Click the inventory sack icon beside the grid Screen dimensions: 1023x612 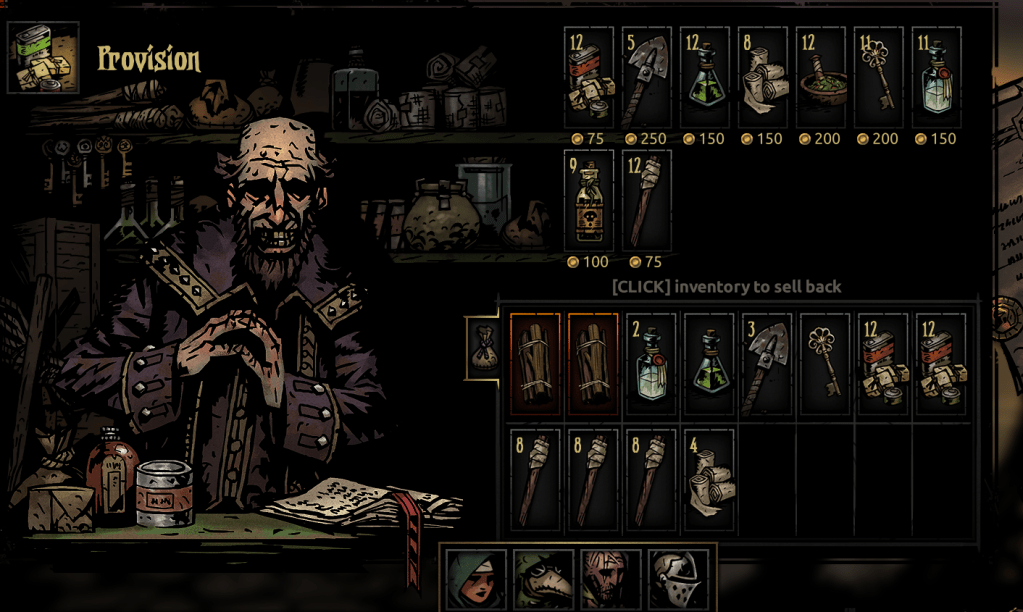click(x=483, y=347)
